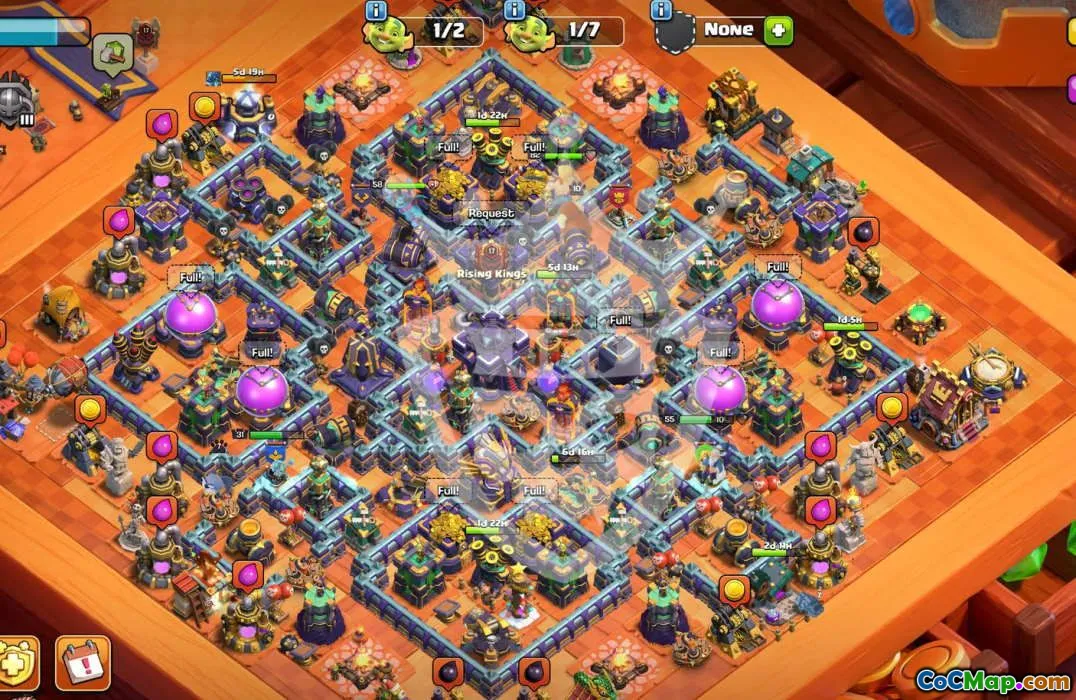Click the green plus next to None shield
The width and height of the screenshot is (1076, 700).
(779, 30)
